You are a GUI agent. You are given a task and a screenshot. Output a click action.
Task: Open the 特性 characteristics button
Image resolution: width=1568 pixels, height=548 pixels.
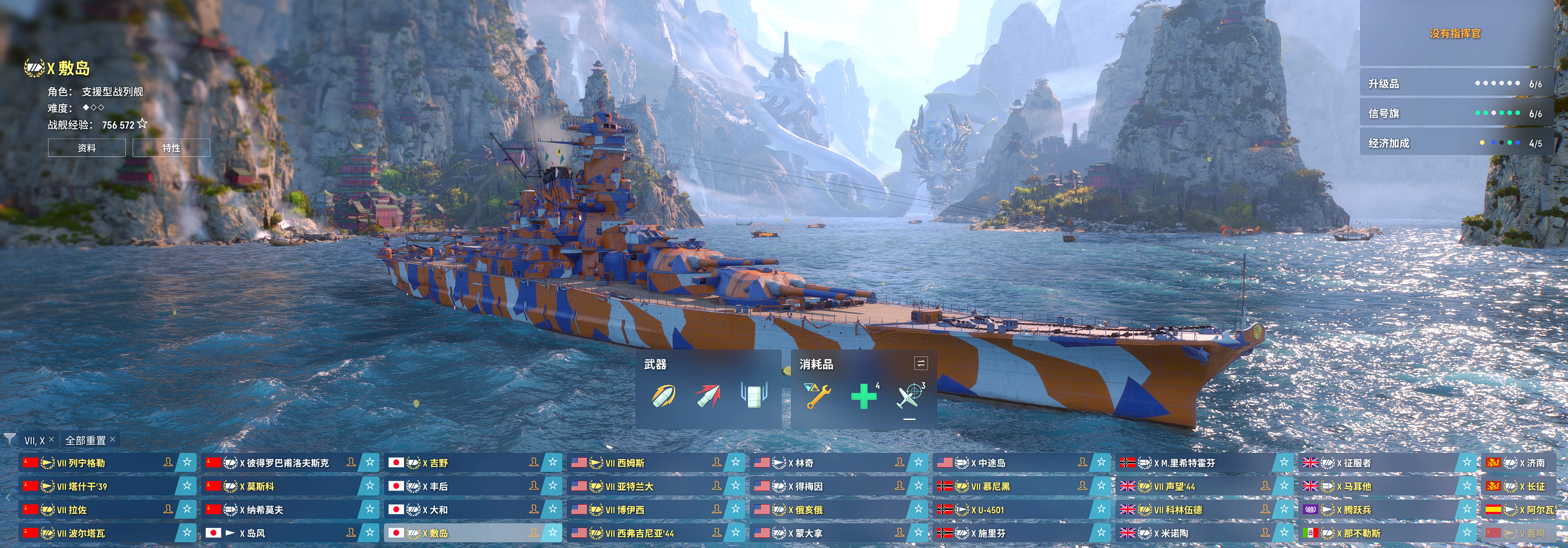point(171,148)
